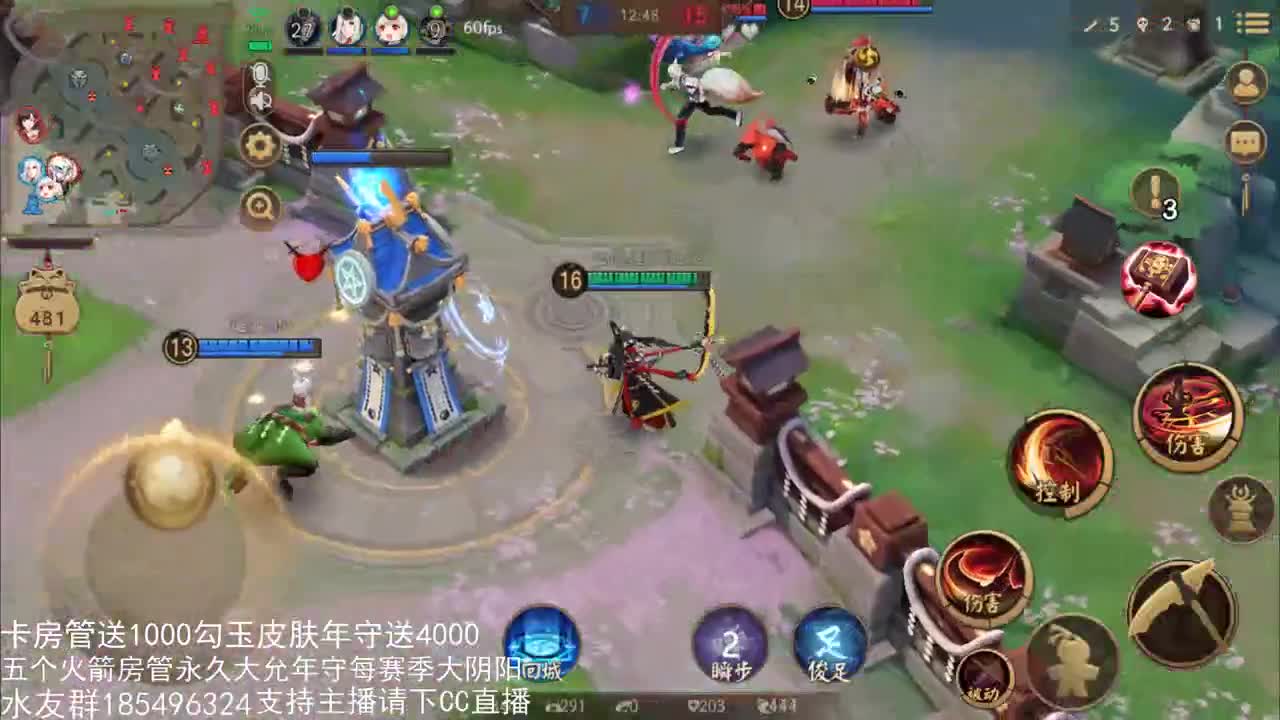1280x720 pixels.
Task: Toggle the voice chat microphone
Action: pyautogui.click(x=260, y=74)
